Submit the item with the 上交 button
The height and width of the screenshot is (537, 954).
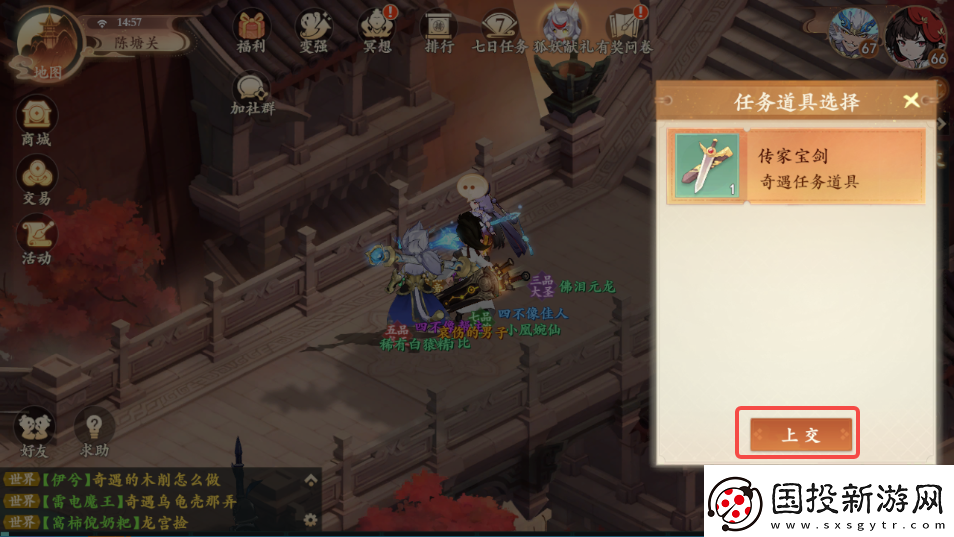coord(801,434)
